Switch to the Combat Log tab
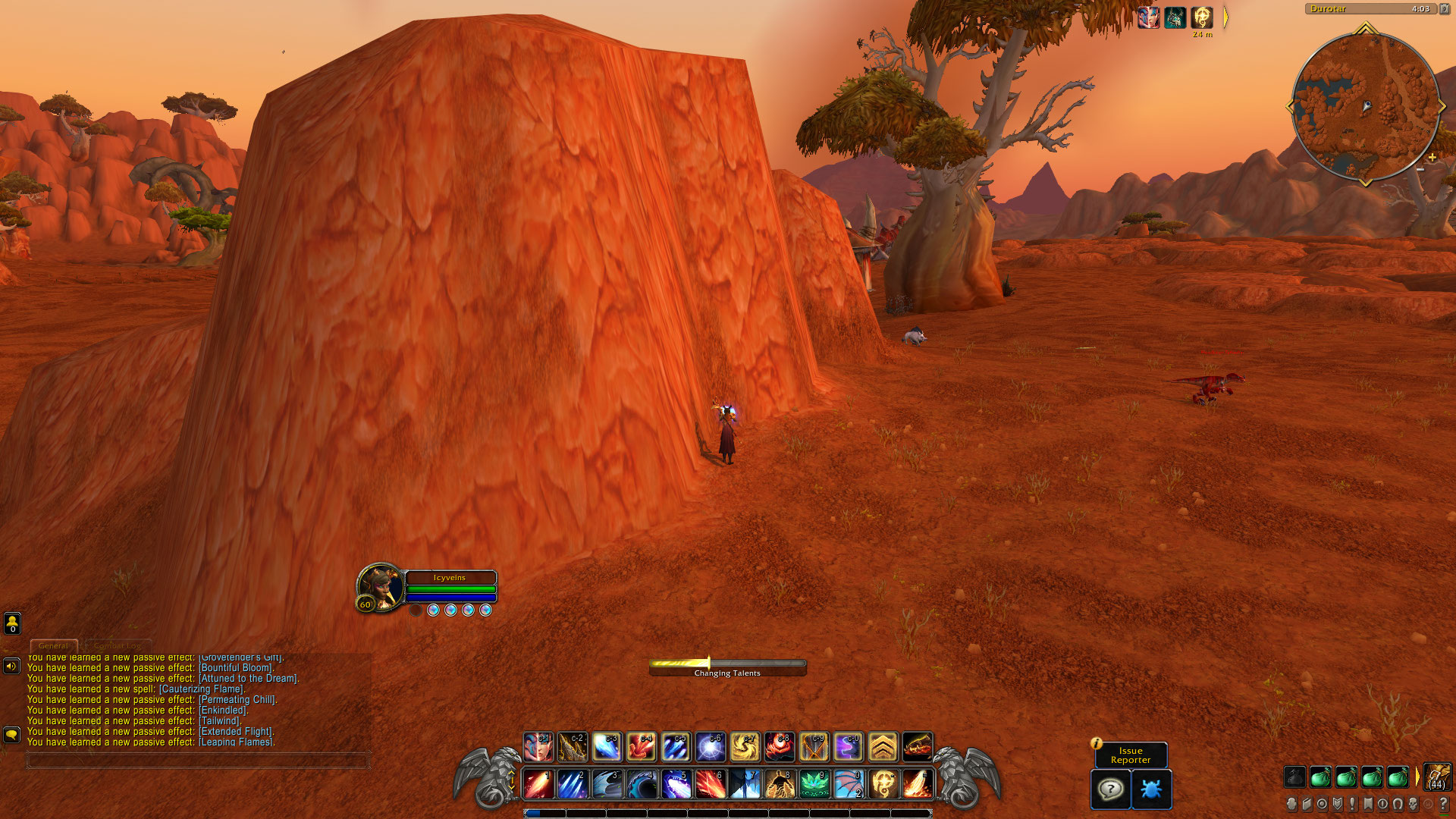1456x819 pixels. pyautogui.click(x=118, y=645)
